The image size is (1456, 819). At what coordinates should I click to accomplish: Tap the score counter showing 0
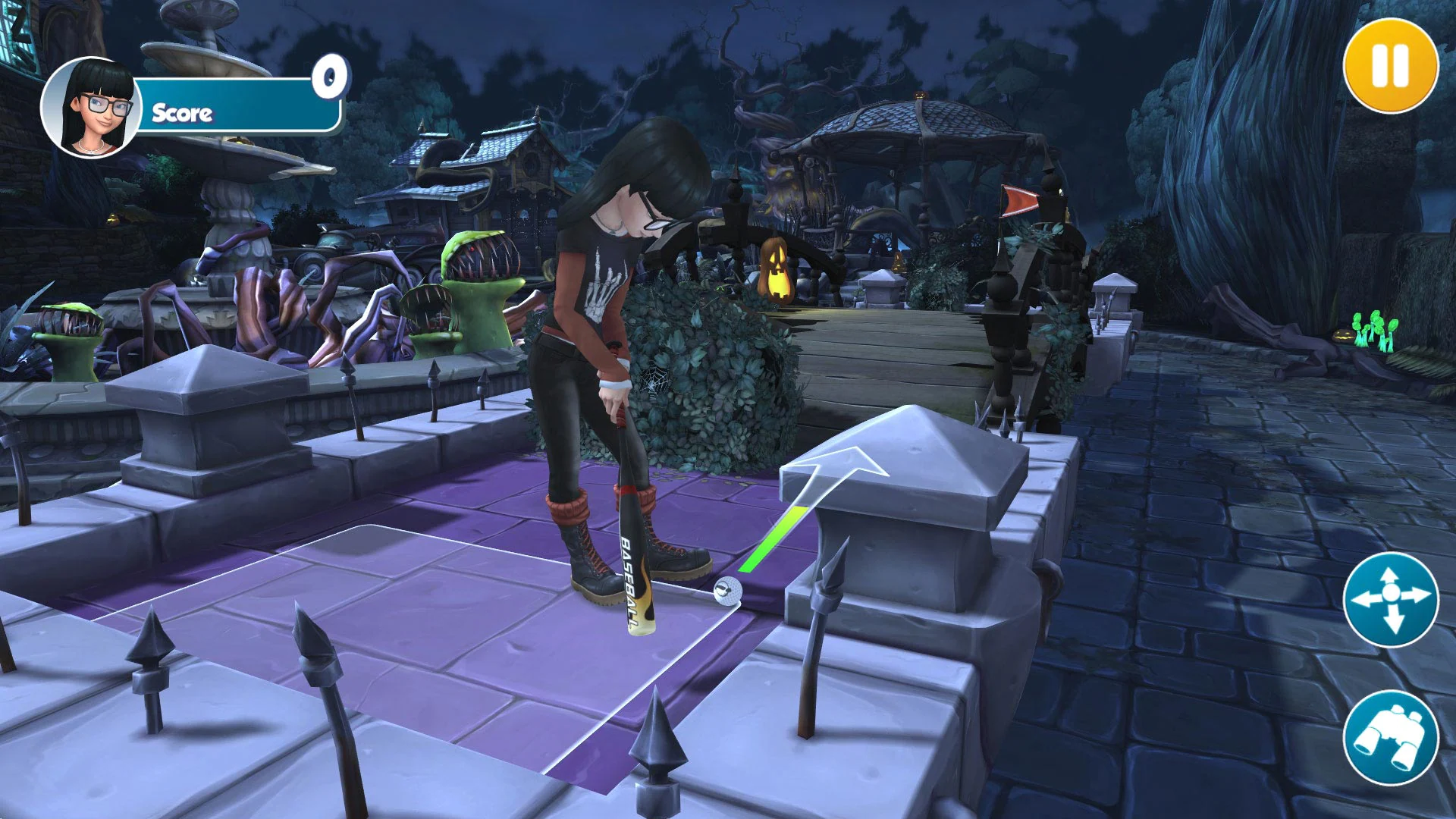click(330, 74)
